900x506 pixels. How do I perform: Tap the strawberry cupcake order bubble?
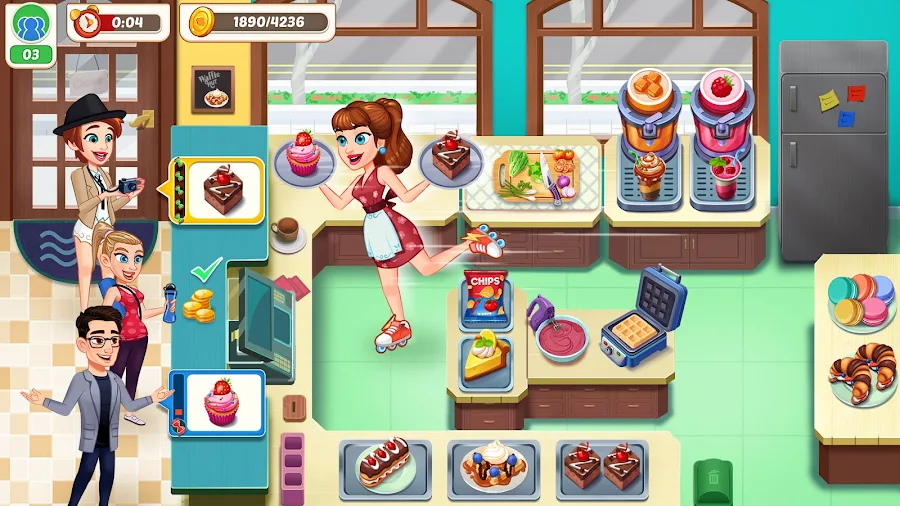[x=221, y=401]
